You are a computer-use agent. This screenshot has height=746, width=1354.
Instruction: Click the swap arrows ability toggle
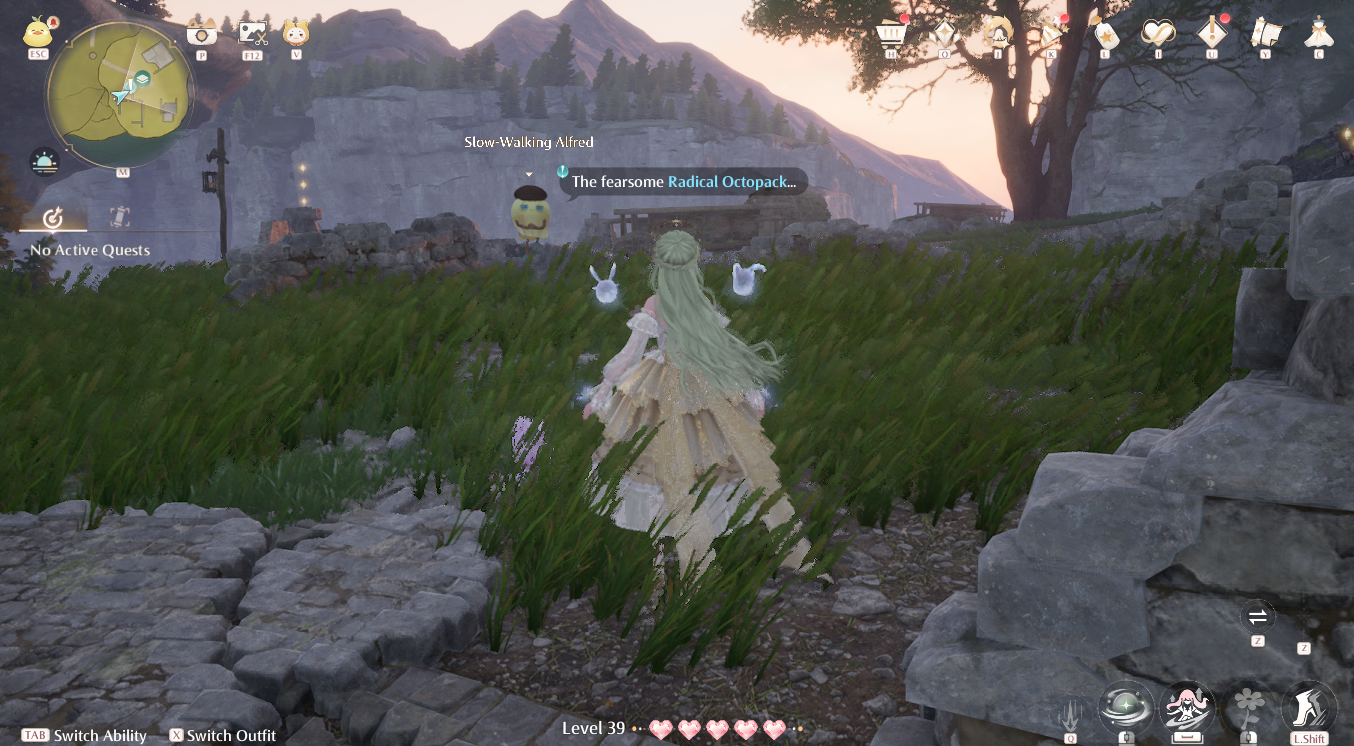(x=1258, y=616)
